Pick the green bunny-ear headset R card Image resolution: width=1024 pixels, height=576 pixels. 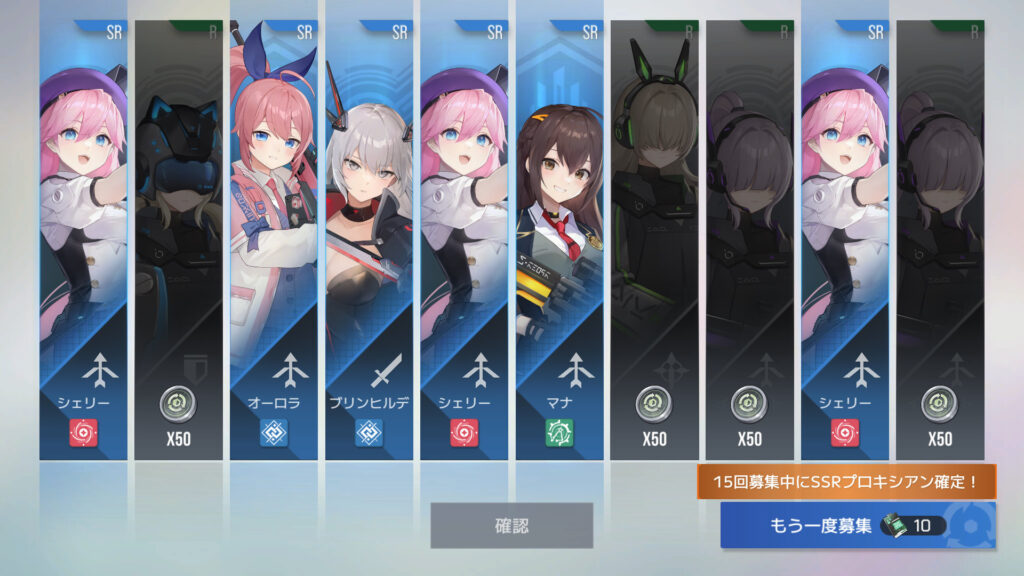tap(654, 240)
